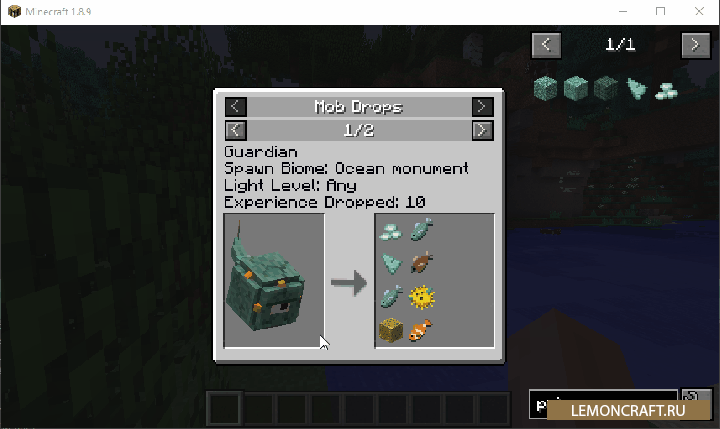Select the yellow pufferfish drop
This screenshot has height=429, width=720.
tap(422, 296)
